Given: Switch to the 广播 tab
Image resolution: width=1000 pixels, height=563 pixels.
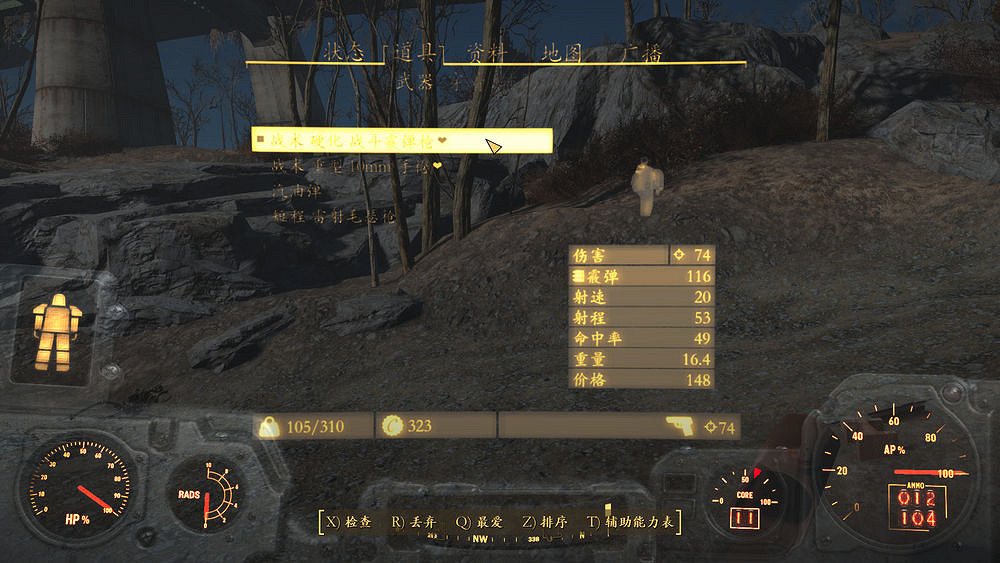Looking at the screenshot, I should coord(642,54).
